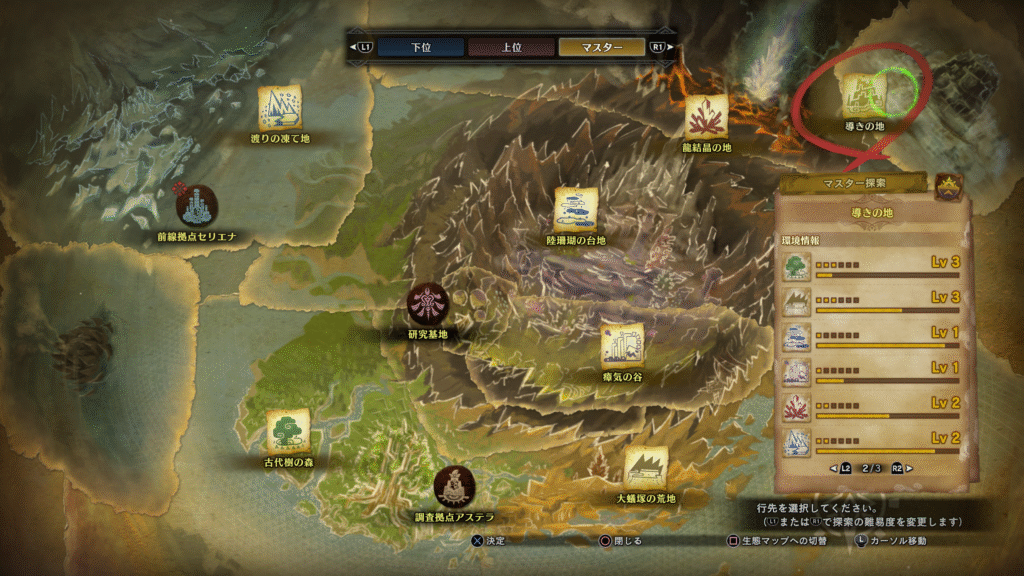Image resolution: width=1024 pixels, height=576 pixels.
Task: Choose the 古代樹の森 destination icon
Action: coord(287,431)
